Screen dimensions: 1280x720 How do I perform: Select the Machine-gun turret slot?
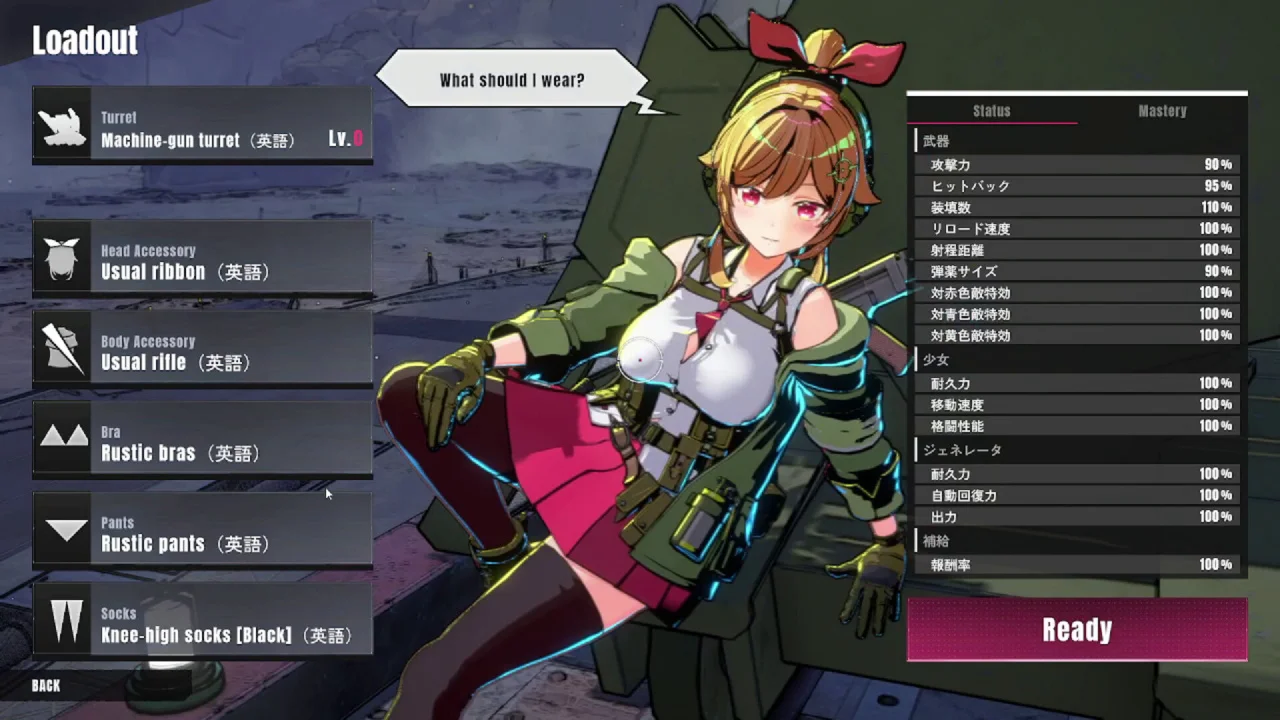[x=202, y=125]
